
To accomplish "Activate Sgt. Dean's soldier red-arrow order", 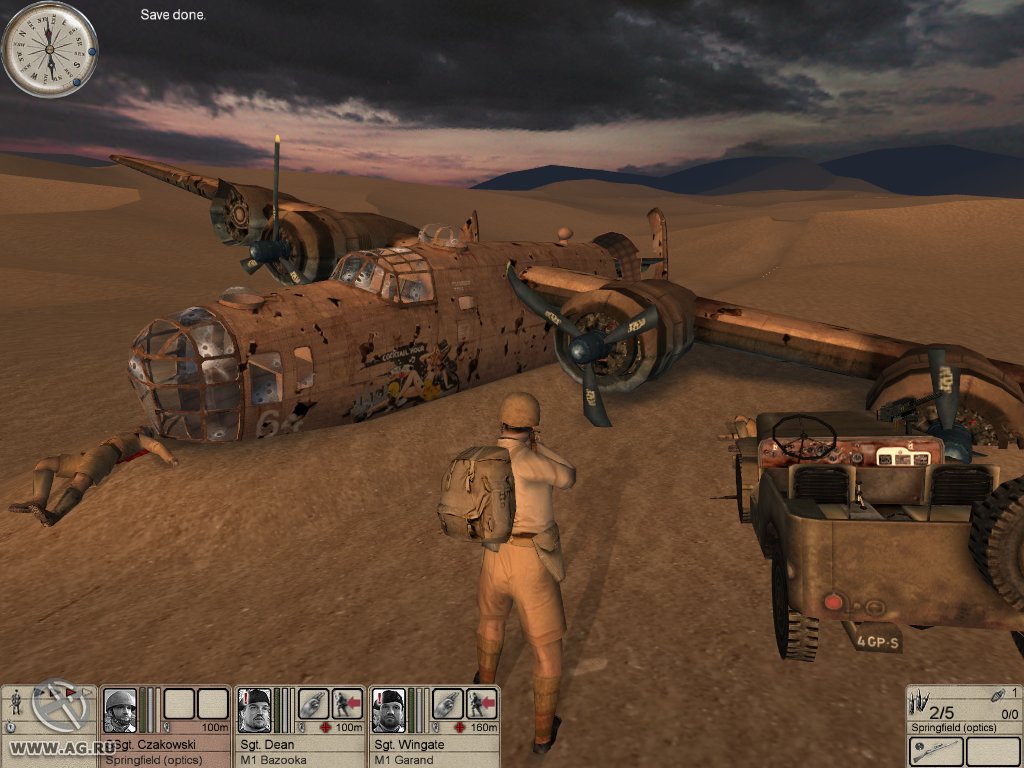I will click(347, 703).
